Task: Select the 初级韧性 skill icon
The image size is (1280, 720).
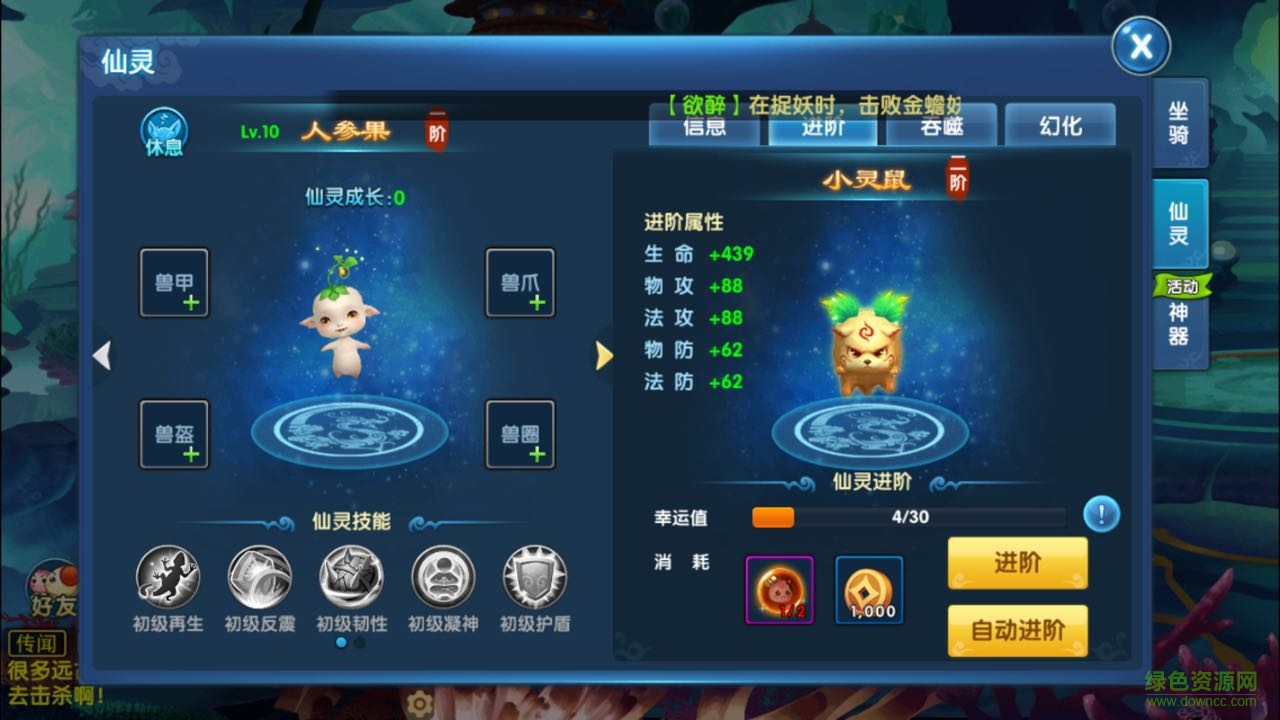Action: pyautogui.click(x=350, y=576)
